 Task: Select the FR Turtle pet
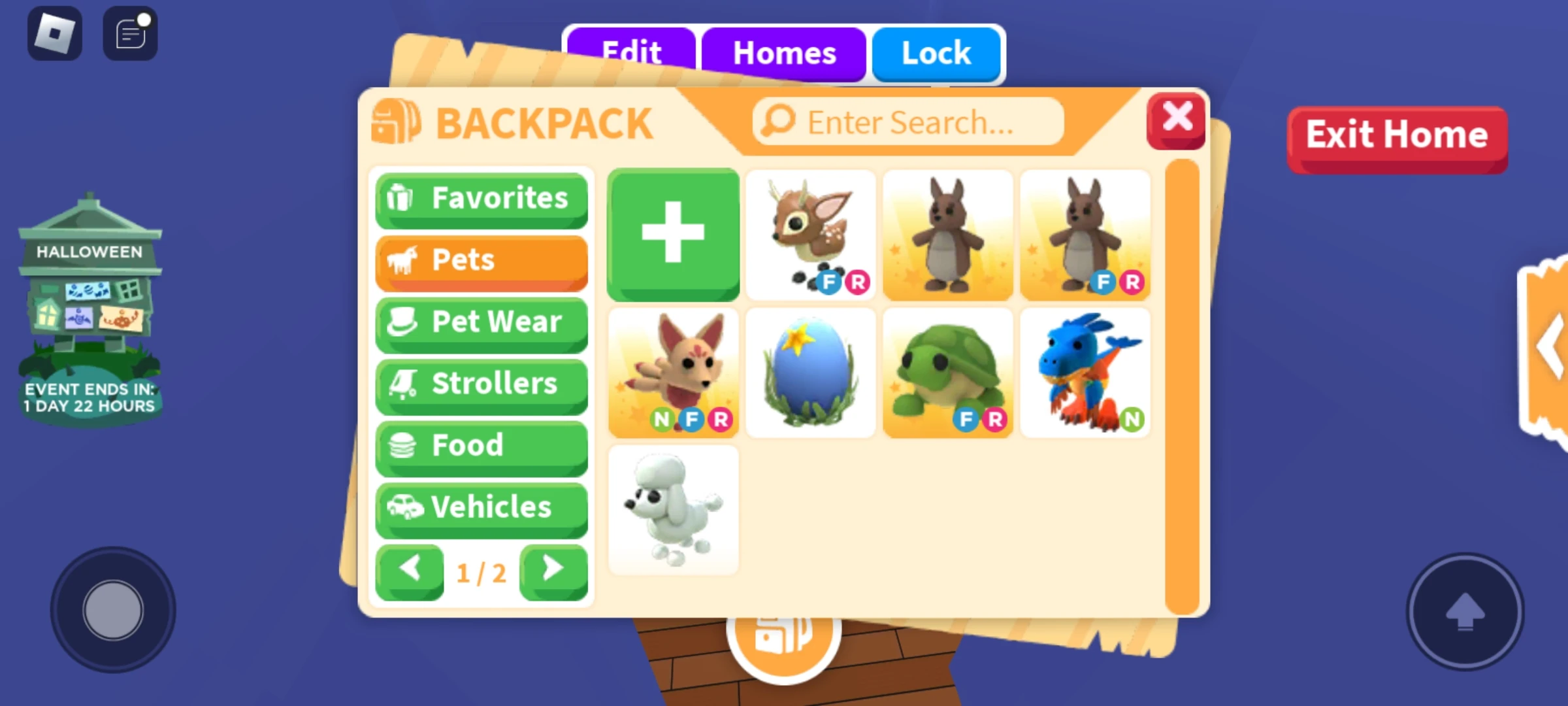click(947, 371)
